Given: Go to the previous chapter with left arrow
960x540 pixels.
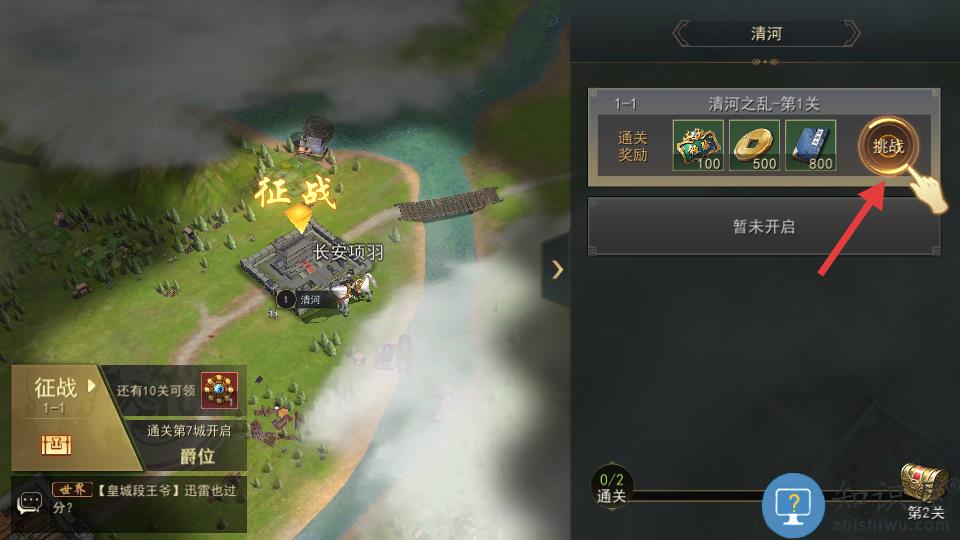Looking at the screenshot, I should tap(682, 34).
